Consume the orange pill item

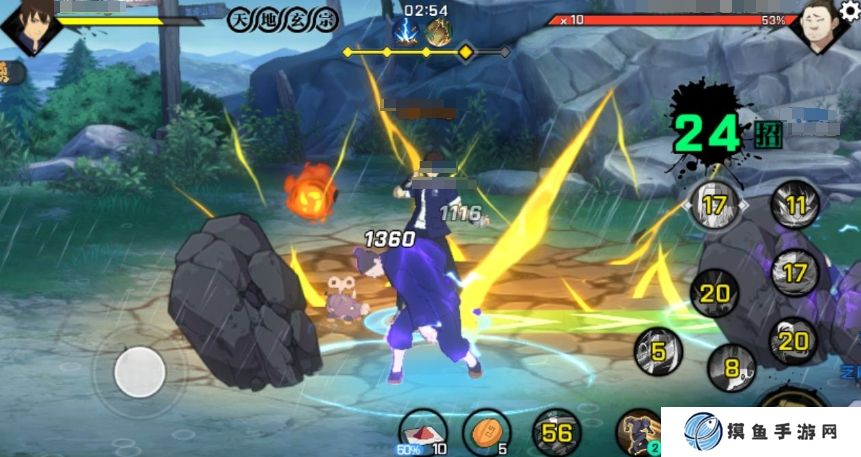pyautogui.click(x=486, y=431)
